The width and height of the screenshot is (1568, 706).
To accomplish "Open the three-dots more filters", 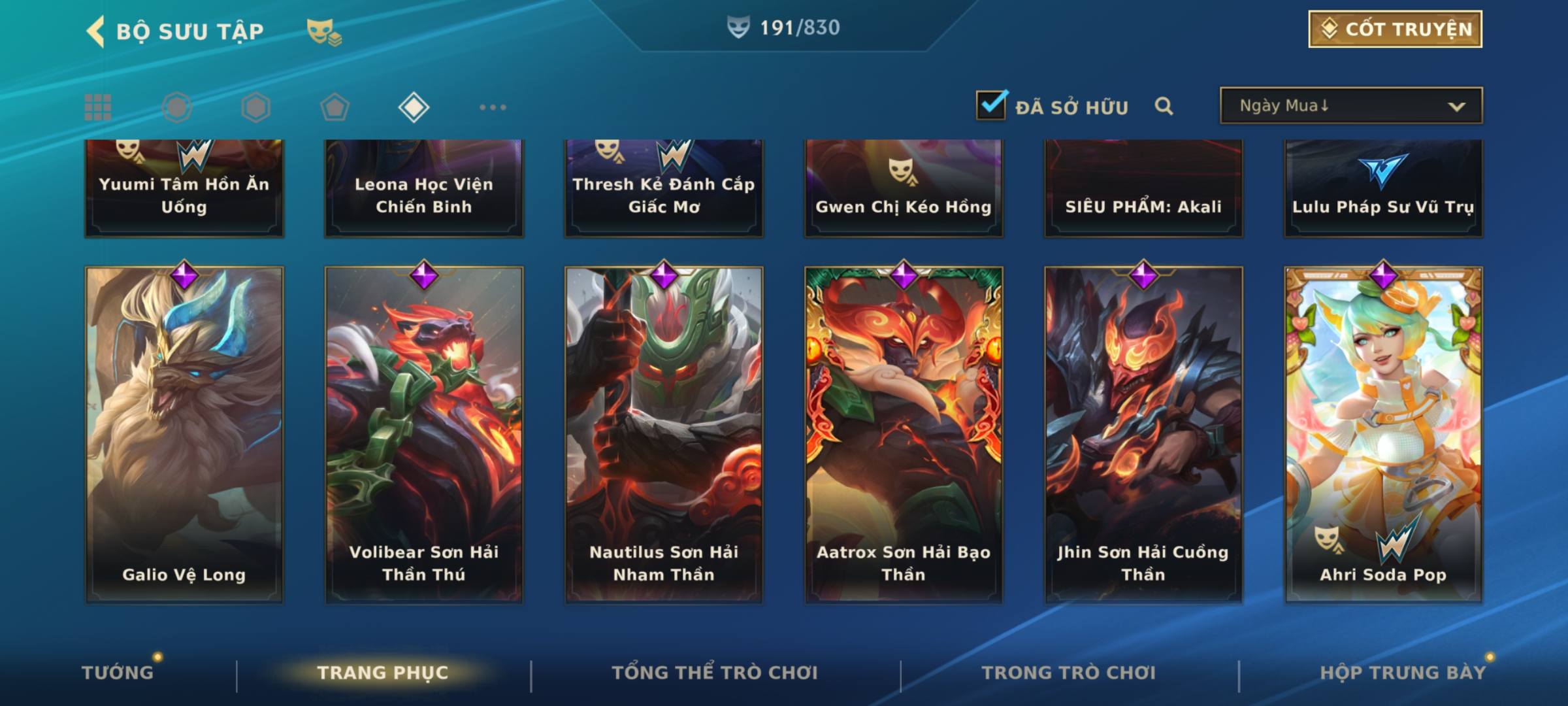I will coord(493,107).
